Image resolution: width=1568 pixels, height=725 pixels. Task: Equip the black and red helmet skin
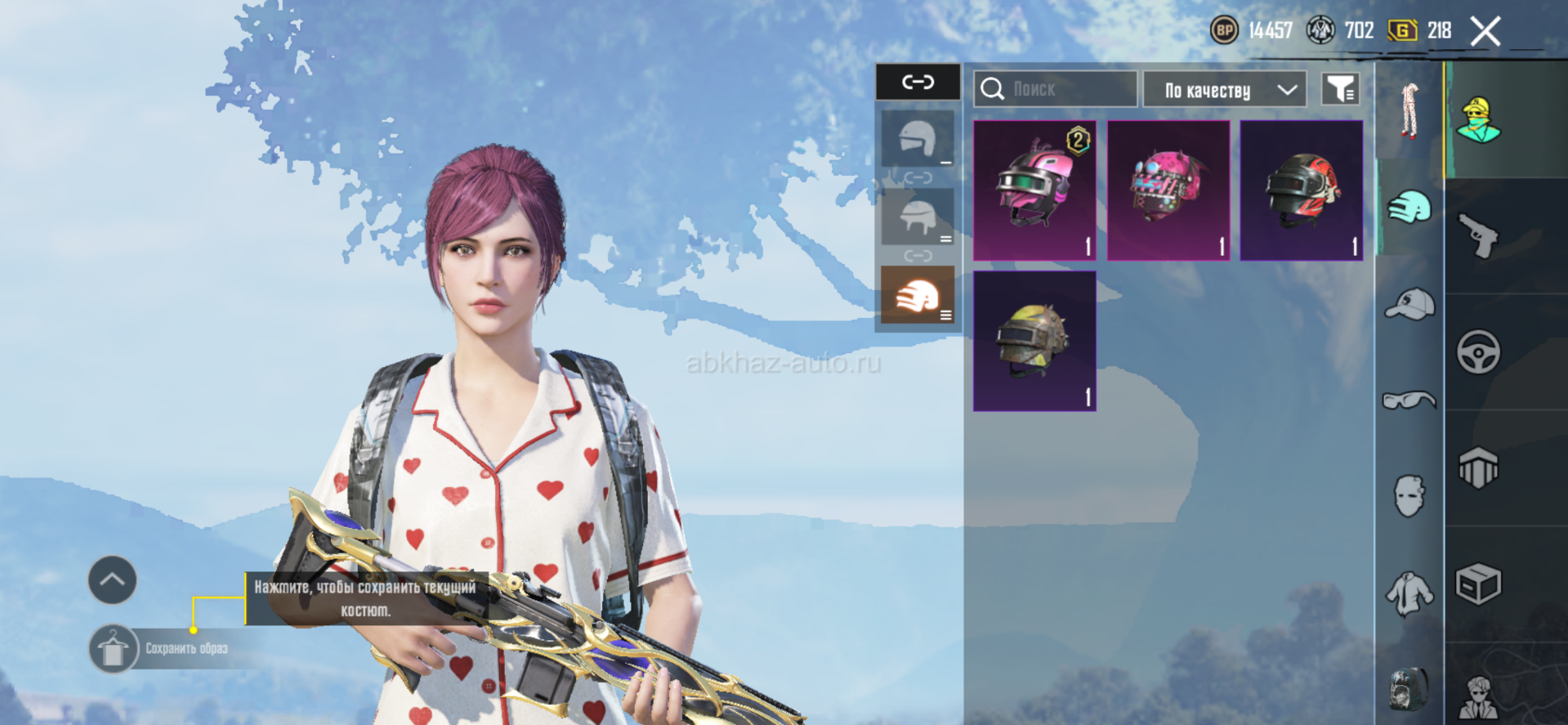coord(1301,190)
